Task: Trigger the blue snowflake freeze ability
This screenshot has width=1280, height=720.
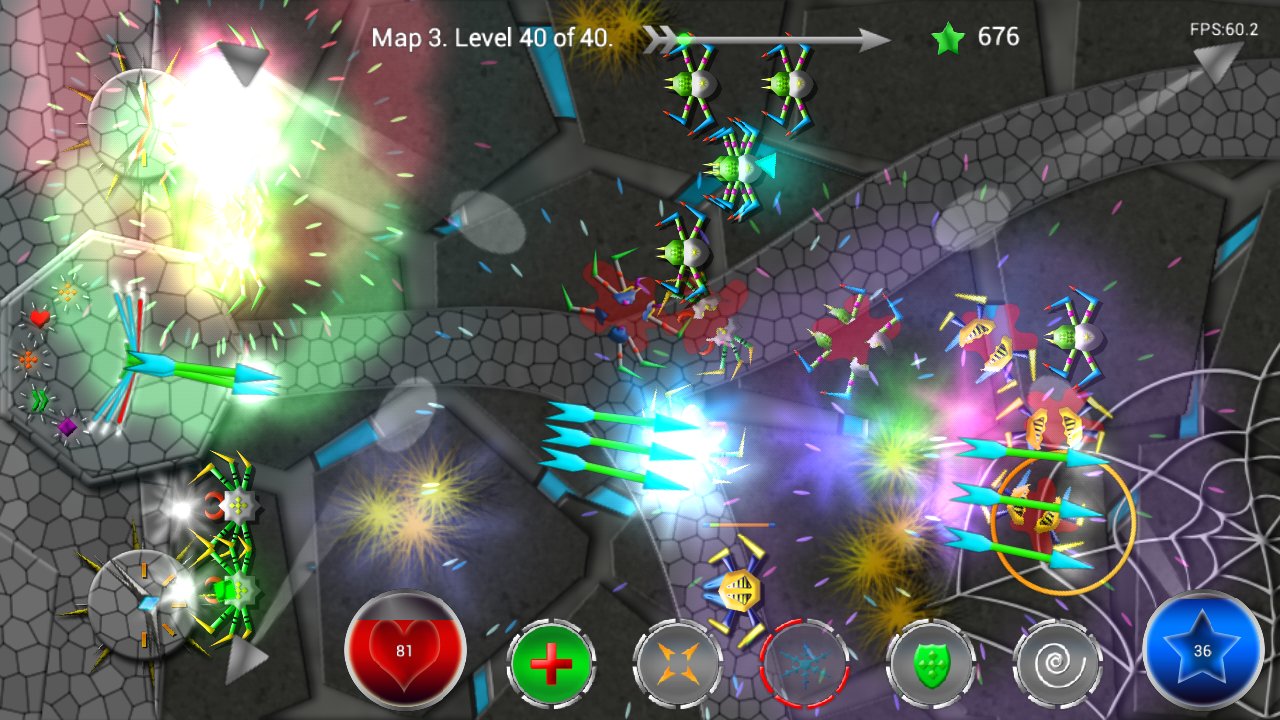Action: tap(803, 664)
